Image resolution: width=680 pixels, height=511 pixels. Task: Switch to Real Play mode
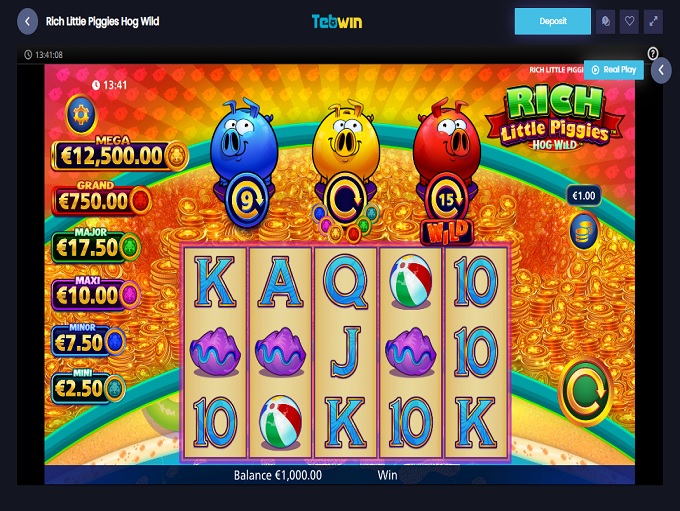tap(613, 69)
